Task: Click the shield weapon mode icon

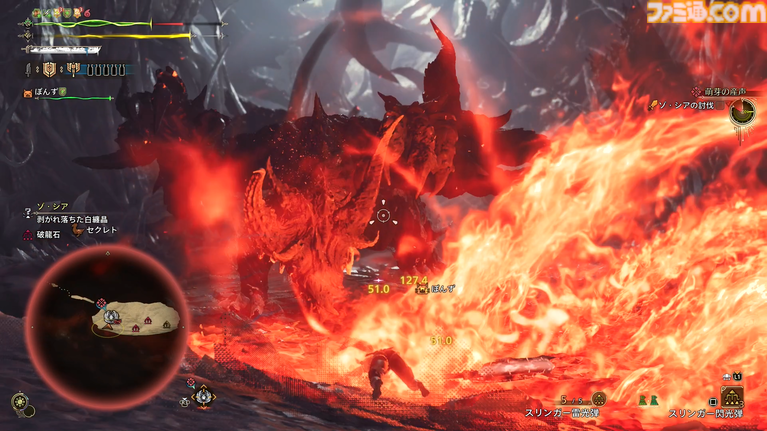Action: tap(48, 70)
